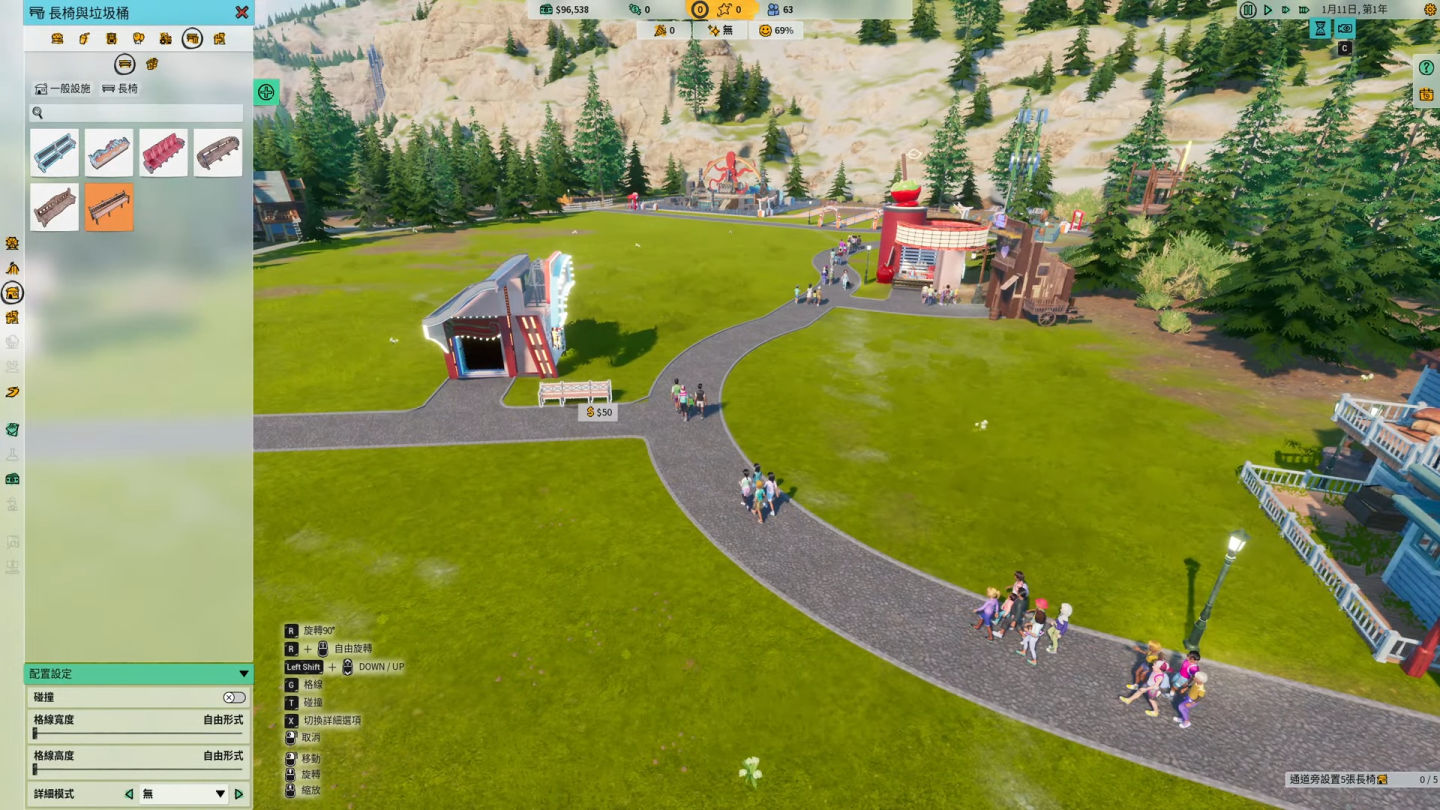The width and height of the screenshot is (1440, 810).
Task: Pause the game simulation
Action: click(1248, 10)
